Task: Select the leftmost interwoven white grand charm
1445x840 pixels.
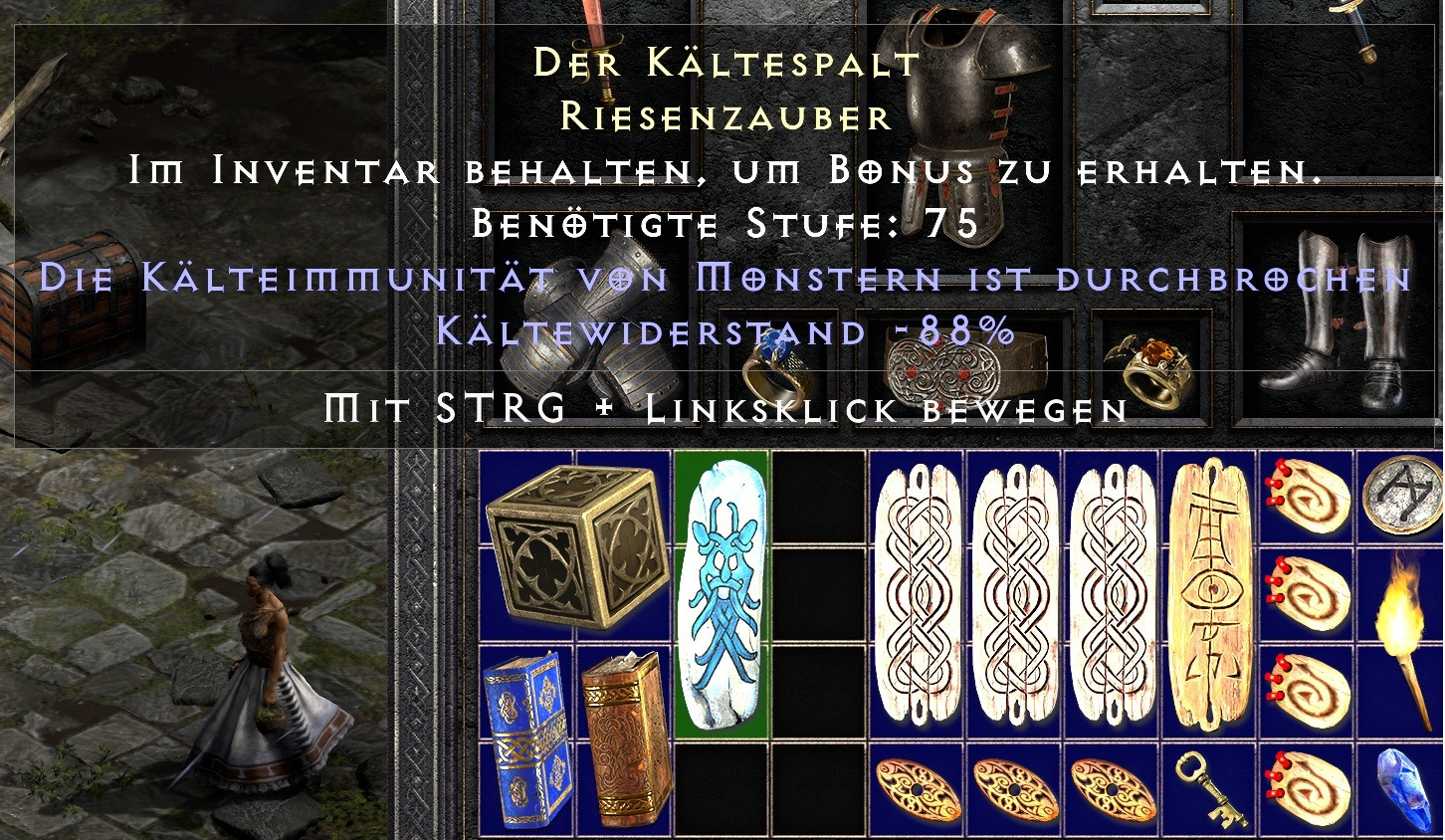Action: (x=916, y=592)
